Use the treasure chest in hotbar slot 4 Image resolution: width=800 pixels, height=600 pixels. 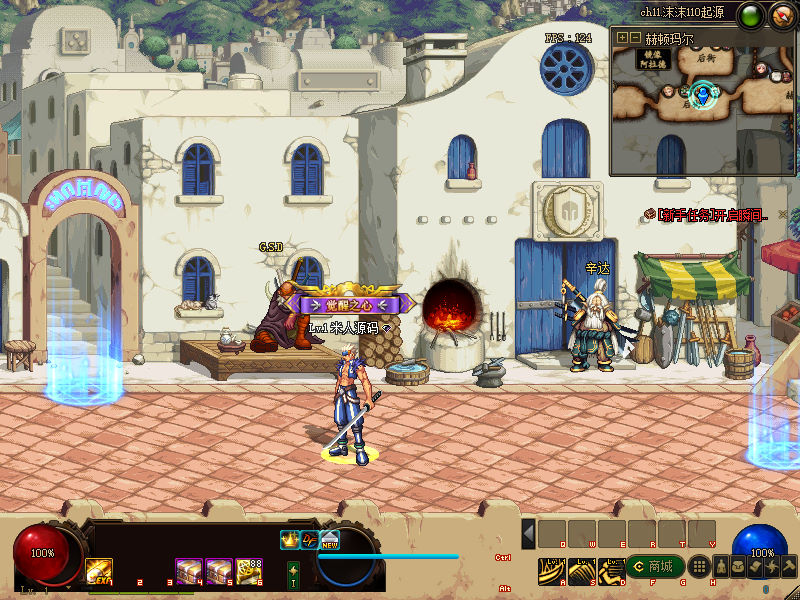(189, 571)
